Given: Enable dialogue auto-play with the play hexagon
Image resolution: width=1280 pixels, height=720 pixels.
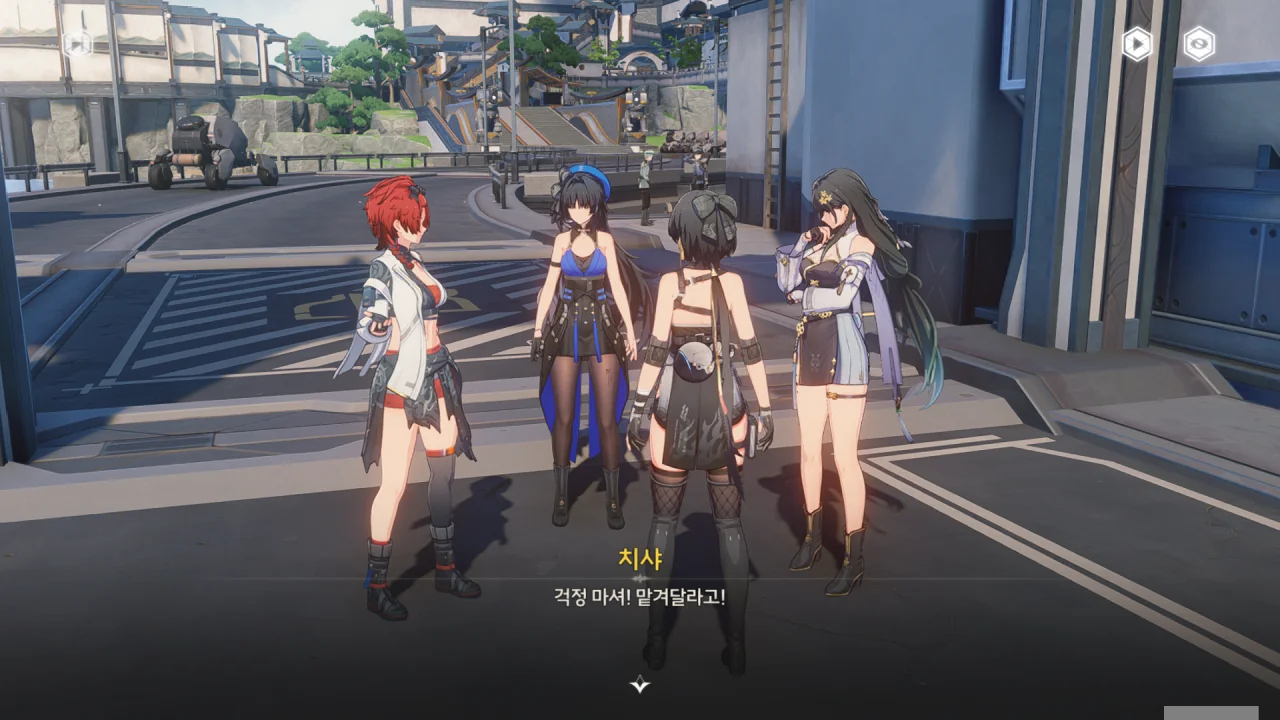Looking at the screenshot, I should point(1136,44).
